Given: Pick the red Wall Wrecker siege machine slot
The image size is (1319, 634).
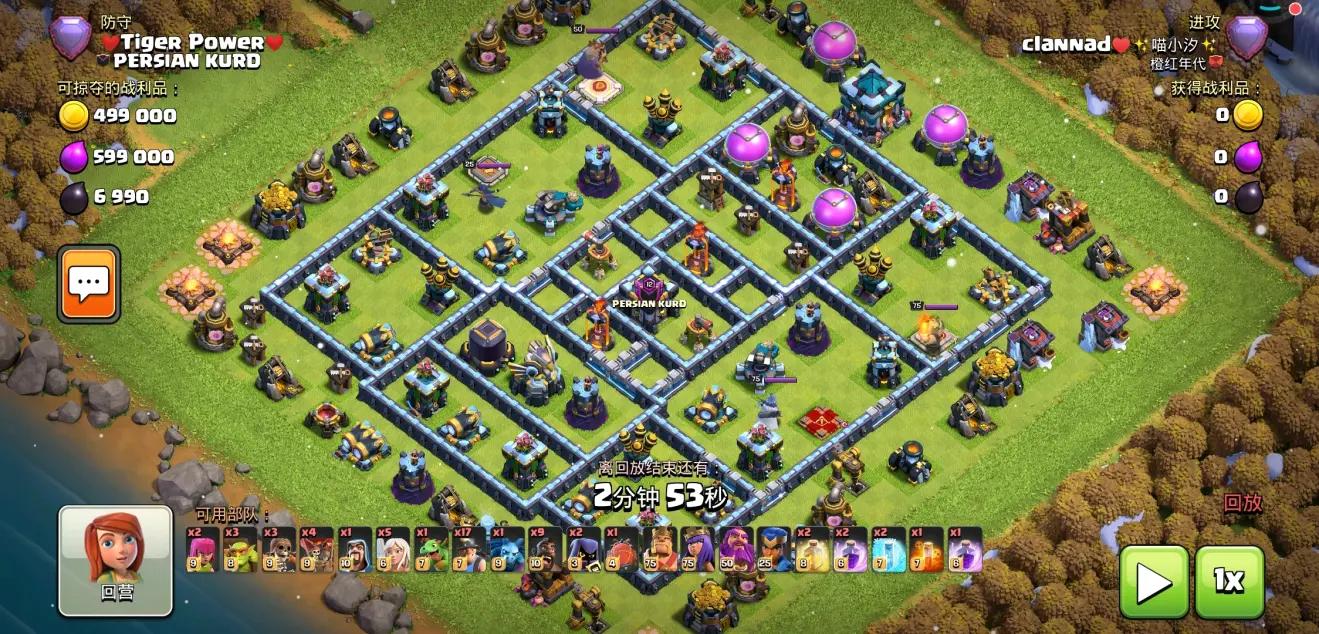Looking at the screenshot, I should point(619,549).
